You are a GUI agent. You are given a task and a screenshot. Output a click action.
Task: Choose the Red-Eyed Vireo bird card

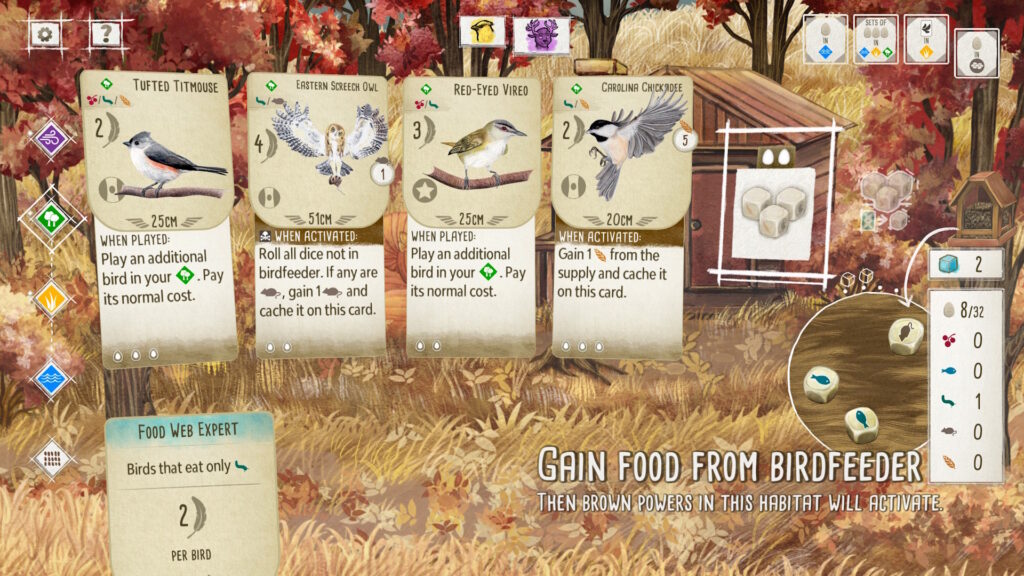click(471, 215)
